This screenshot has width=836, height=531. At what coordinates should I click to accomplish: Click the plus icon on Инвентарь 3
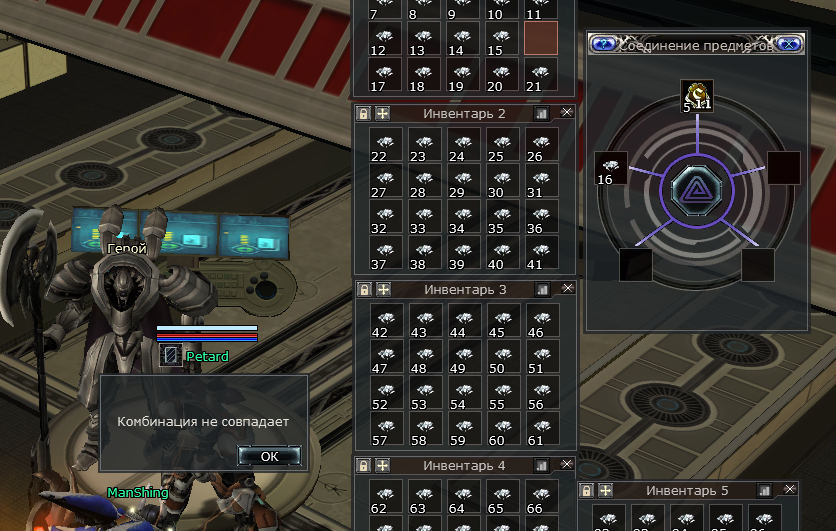(x=382, y=289)
